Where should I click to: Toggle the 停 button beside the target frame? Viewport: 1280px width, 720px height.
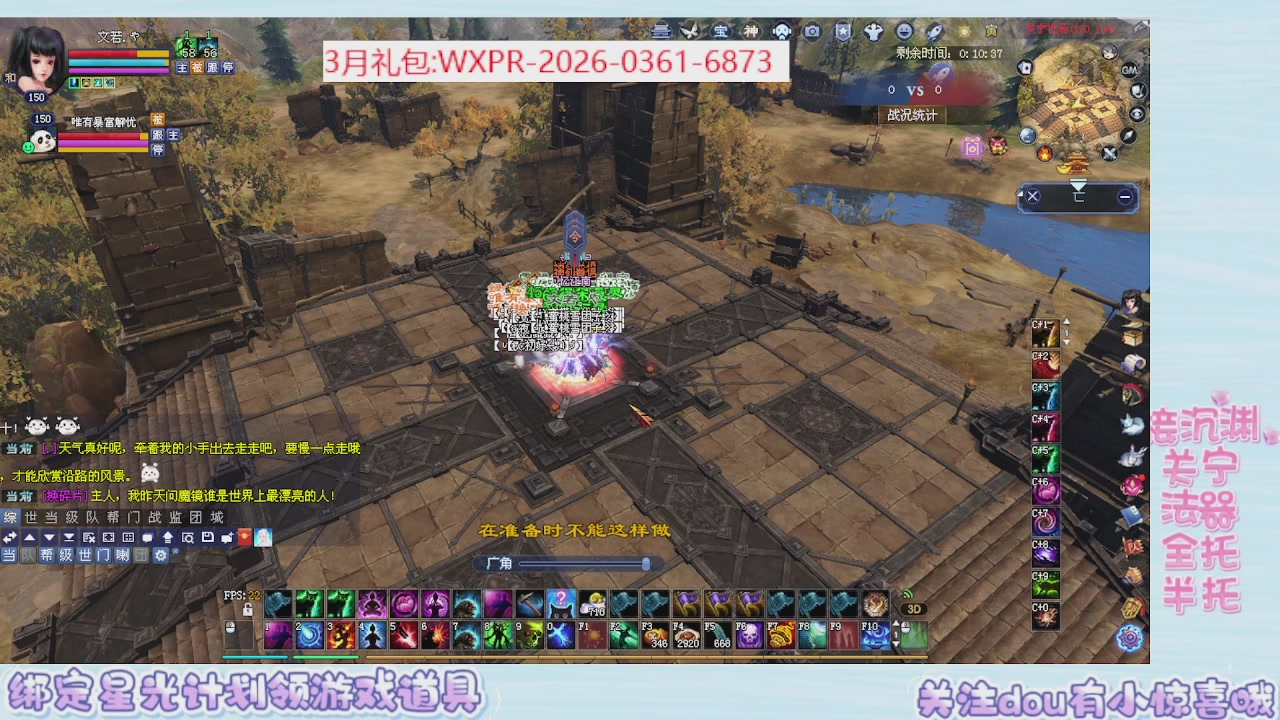click(158, 150)
